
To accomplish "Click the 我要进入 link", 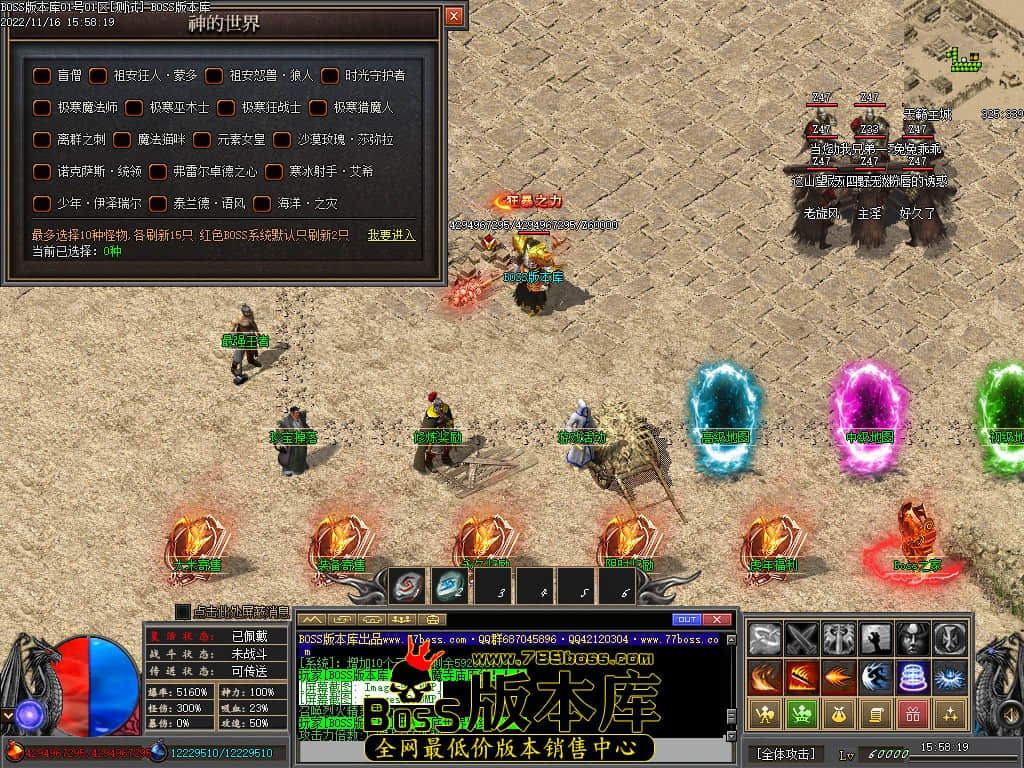I will point(391,235).
